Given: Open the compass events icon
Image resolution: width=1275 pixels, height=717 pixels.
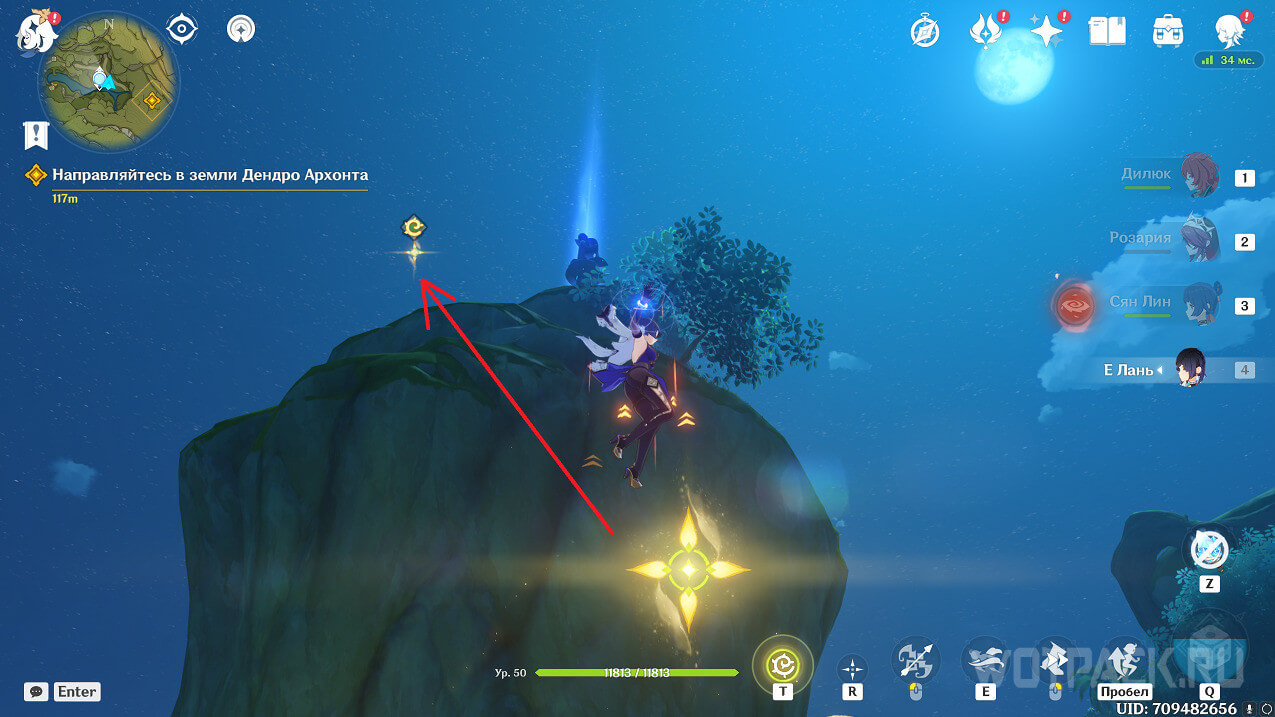Looking at the screenshot, I should [x=925, y=32].
